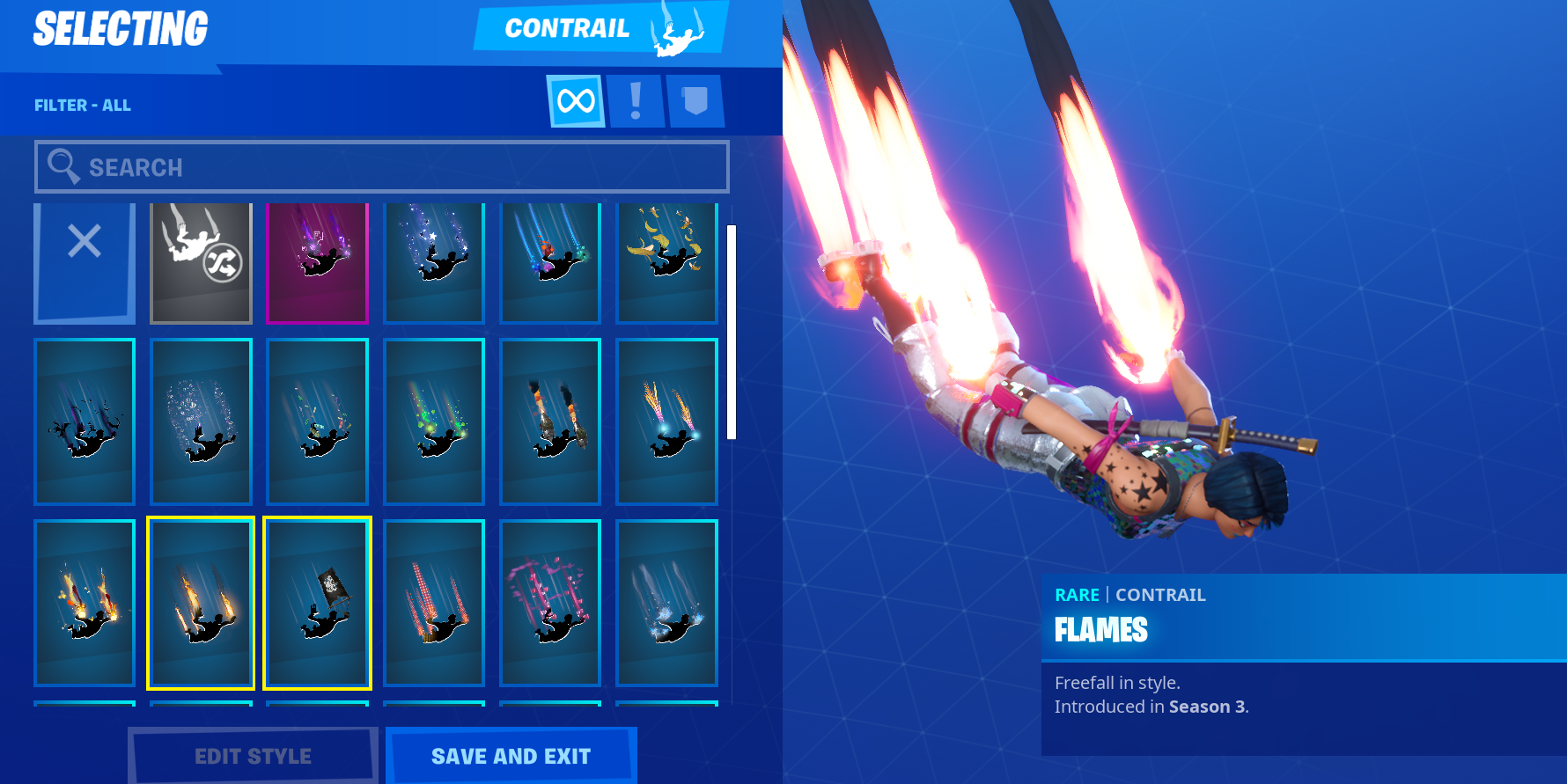The height and width of the screenshot is (784, 1567).
Task: Choose the green sparkle contrail tile
Action: [x=434, y=421]
